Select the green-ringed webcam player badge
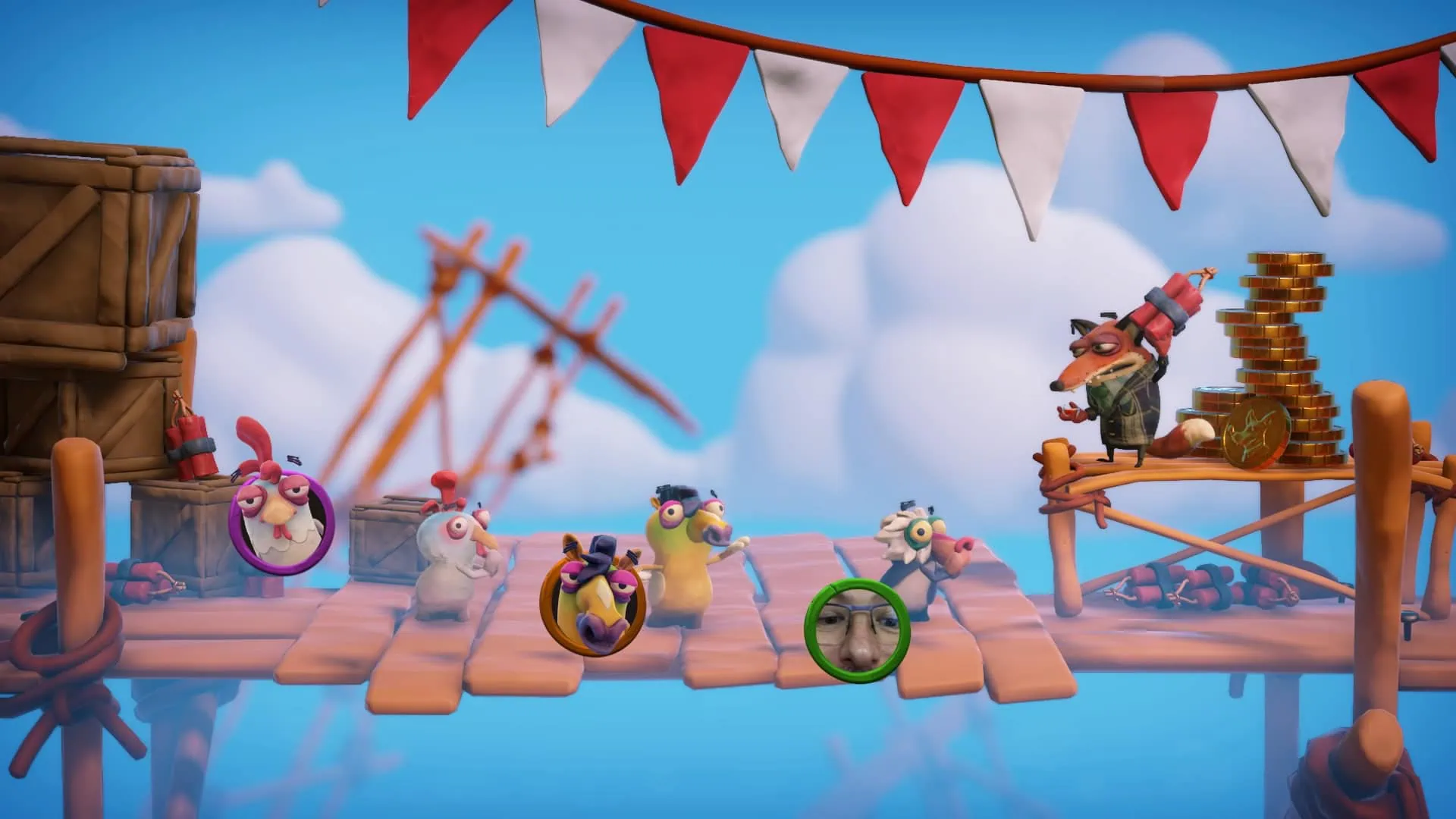Image resolution: width=1456 pixels, height=819 pixels. pos(857,626)
